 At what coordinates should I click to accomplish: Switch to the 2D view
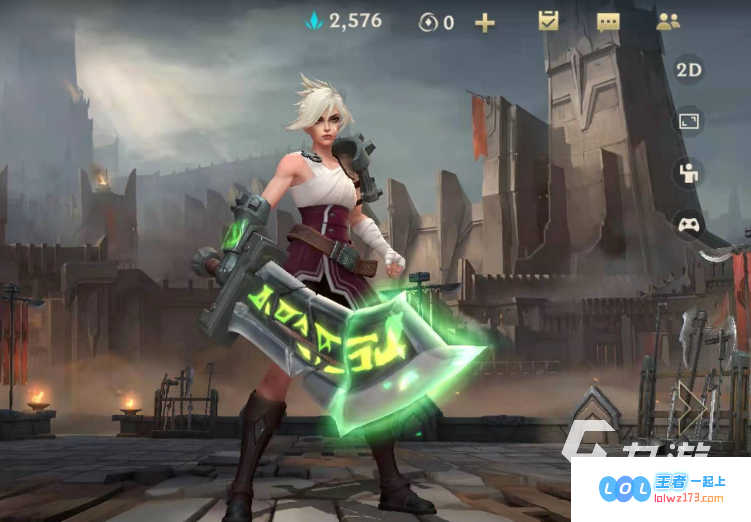(x=689, y=69)
